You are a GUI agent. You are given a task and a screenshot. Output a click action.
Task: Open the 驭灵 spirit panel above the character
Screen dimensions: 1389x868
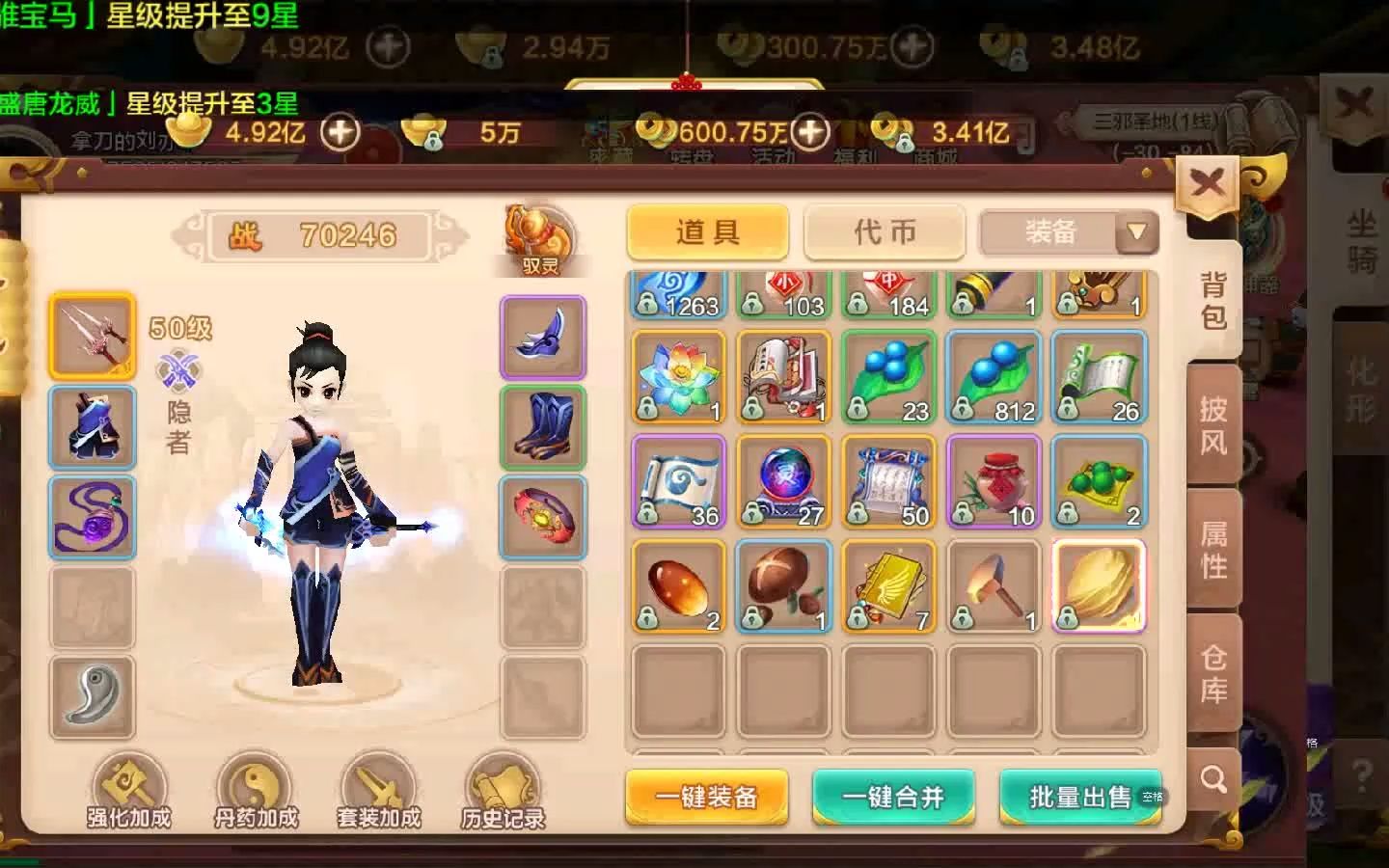coord(538,236)
